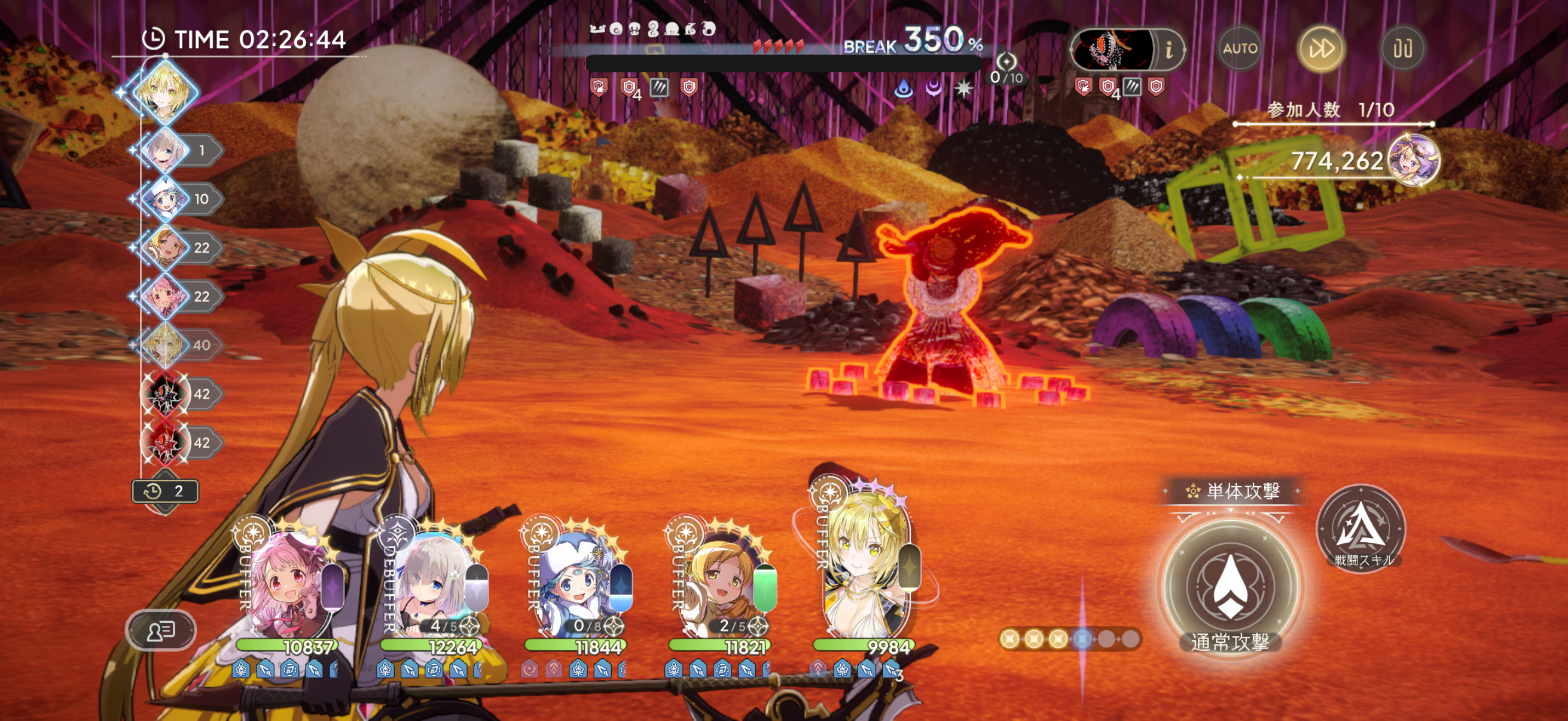Pause the battle
The height and width of the screenshot is (721, 1568).
(x=1402, y=48)
